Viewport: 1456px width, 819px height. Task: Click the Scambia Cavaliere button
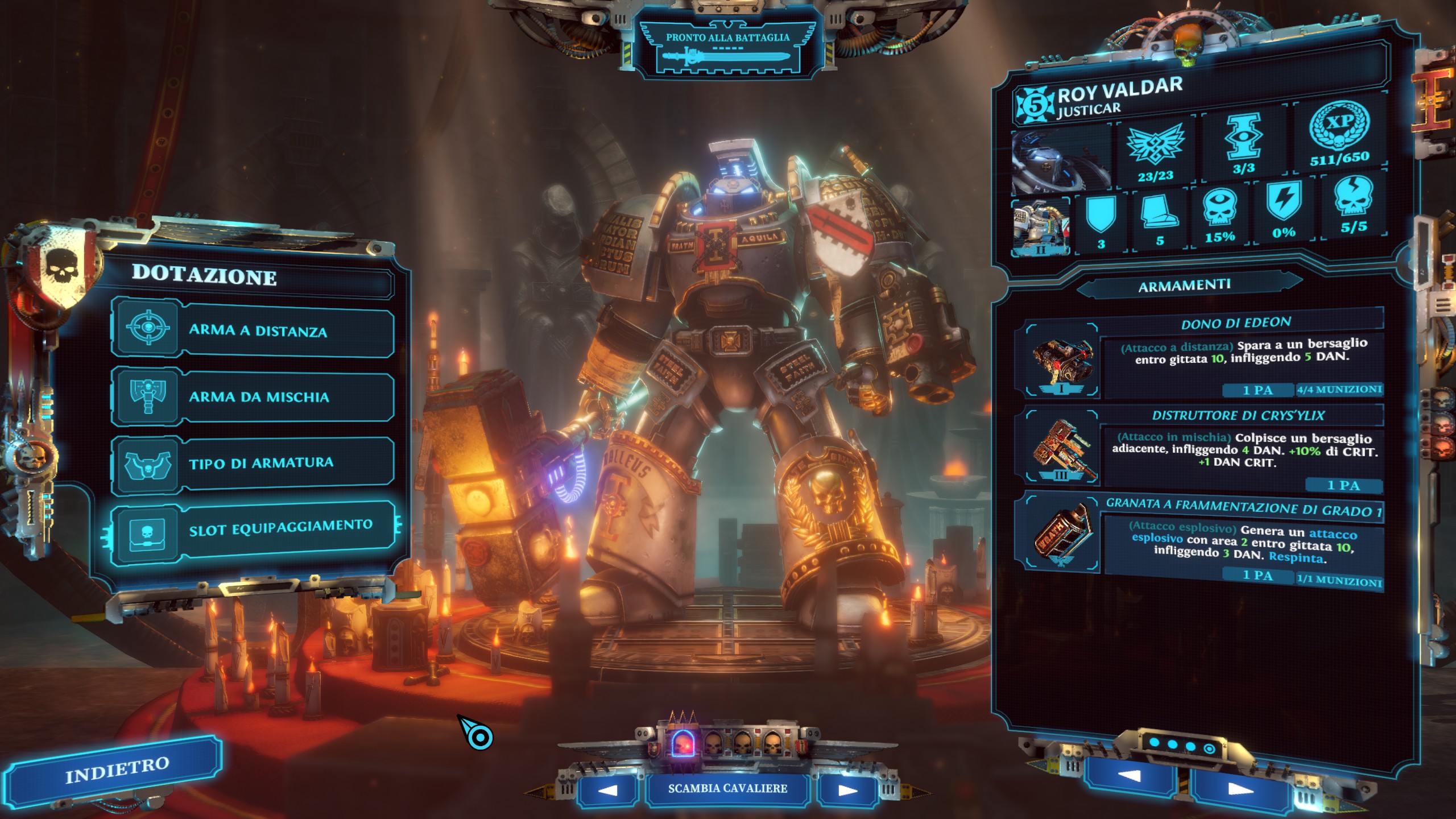(727, 789)
